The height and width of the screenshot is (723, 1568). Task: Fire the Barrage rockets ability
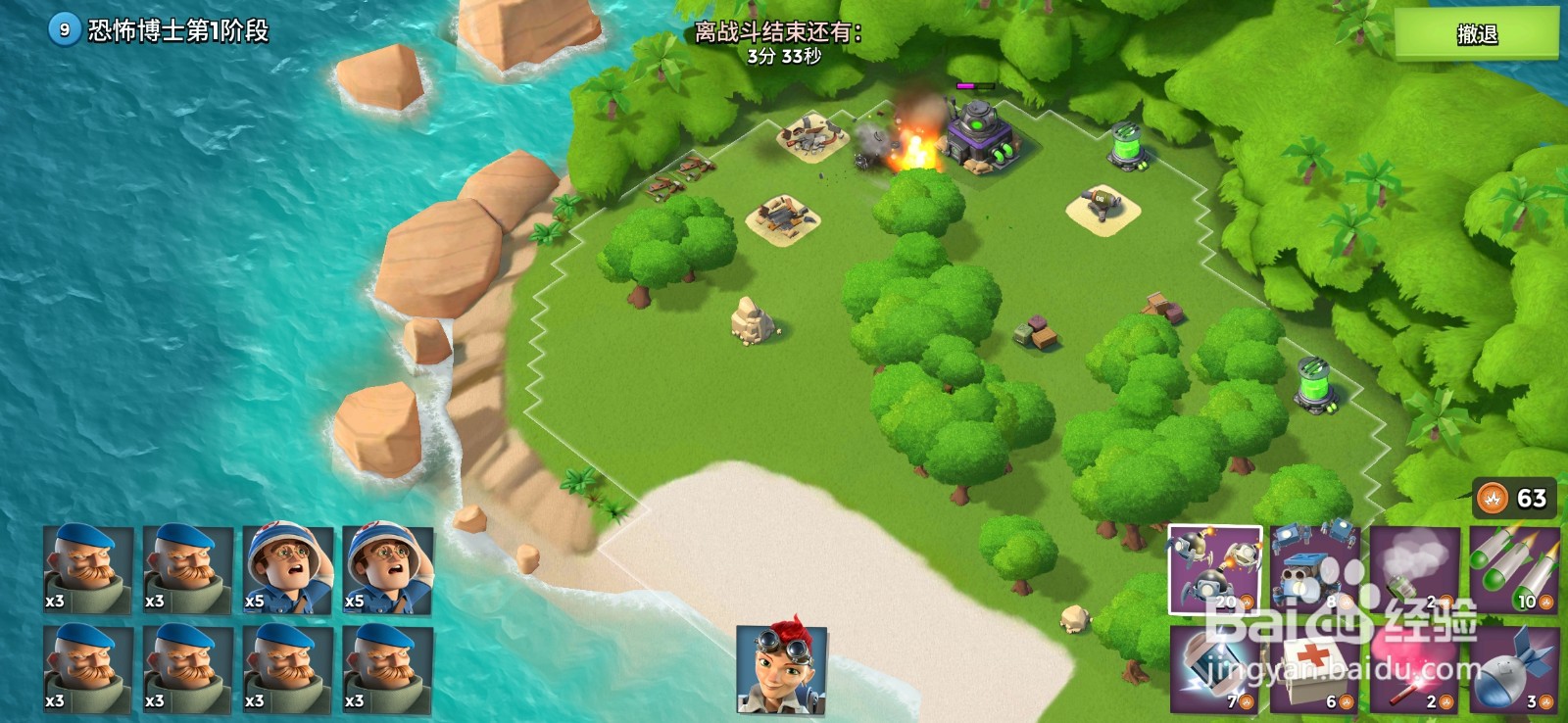point(1517,568)
